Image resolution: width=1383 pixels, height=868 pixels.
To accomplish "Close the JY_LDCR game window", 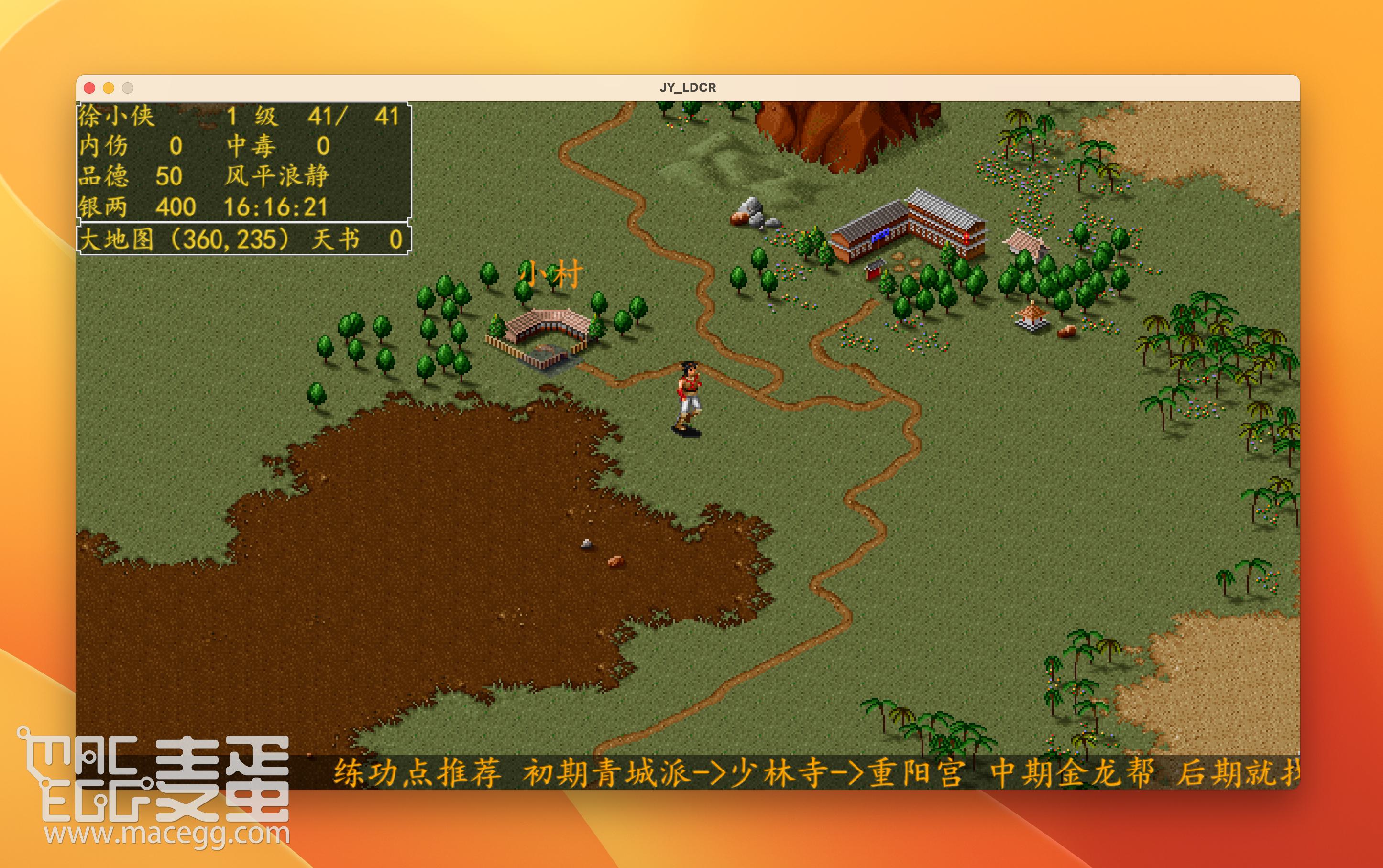I will pyautogui.click(x=89, y=88).
